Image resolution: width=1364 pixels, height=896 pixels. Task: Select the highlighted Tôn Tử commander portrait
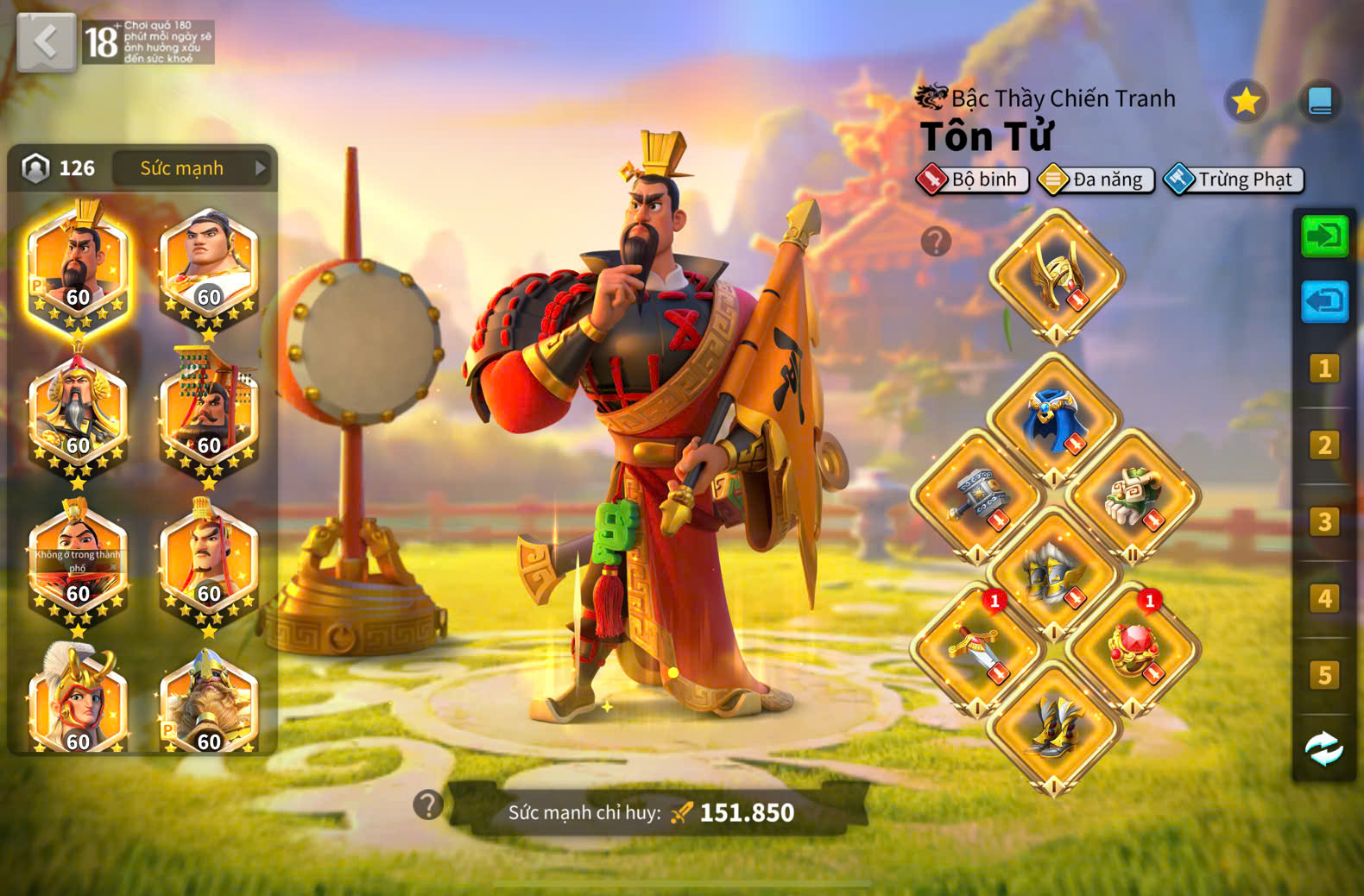[78, 266]
